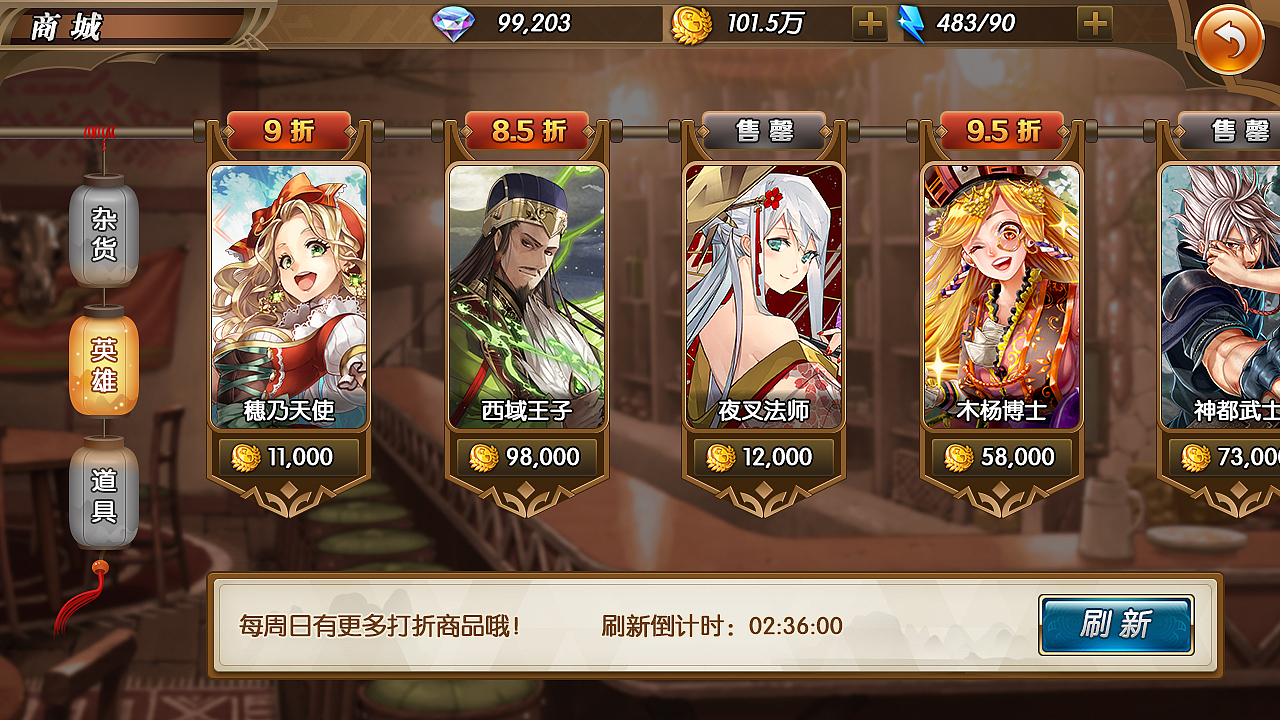Open the 木杨博士 hero card

(x=1000, y=295)
